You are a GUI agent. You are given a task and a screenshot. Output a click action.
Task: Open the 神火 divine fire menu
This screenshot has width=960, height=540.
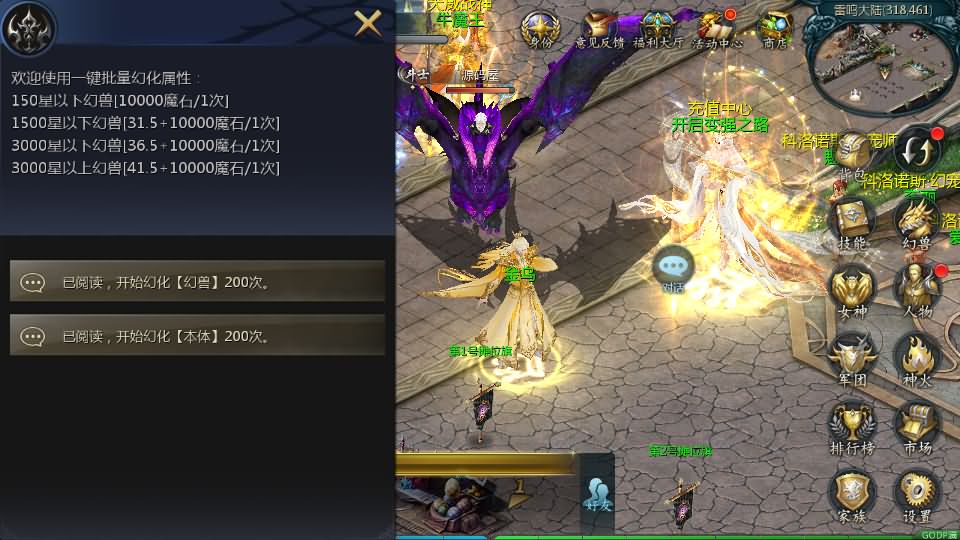tap(916, 358)
